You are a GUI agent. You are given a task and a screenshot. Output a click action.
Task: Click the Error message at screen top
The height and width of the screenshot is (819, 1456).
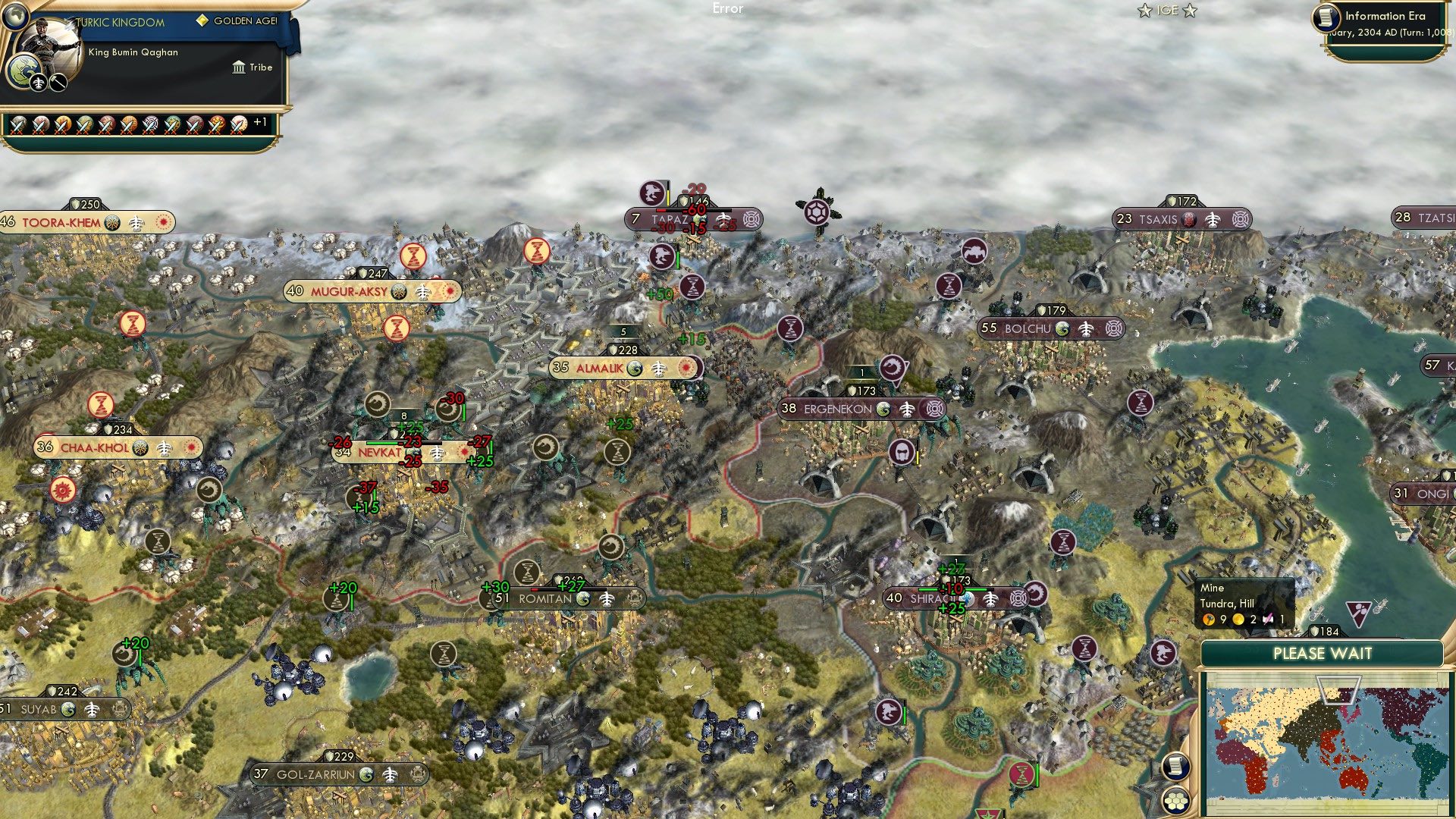click(x=727, y=9)
